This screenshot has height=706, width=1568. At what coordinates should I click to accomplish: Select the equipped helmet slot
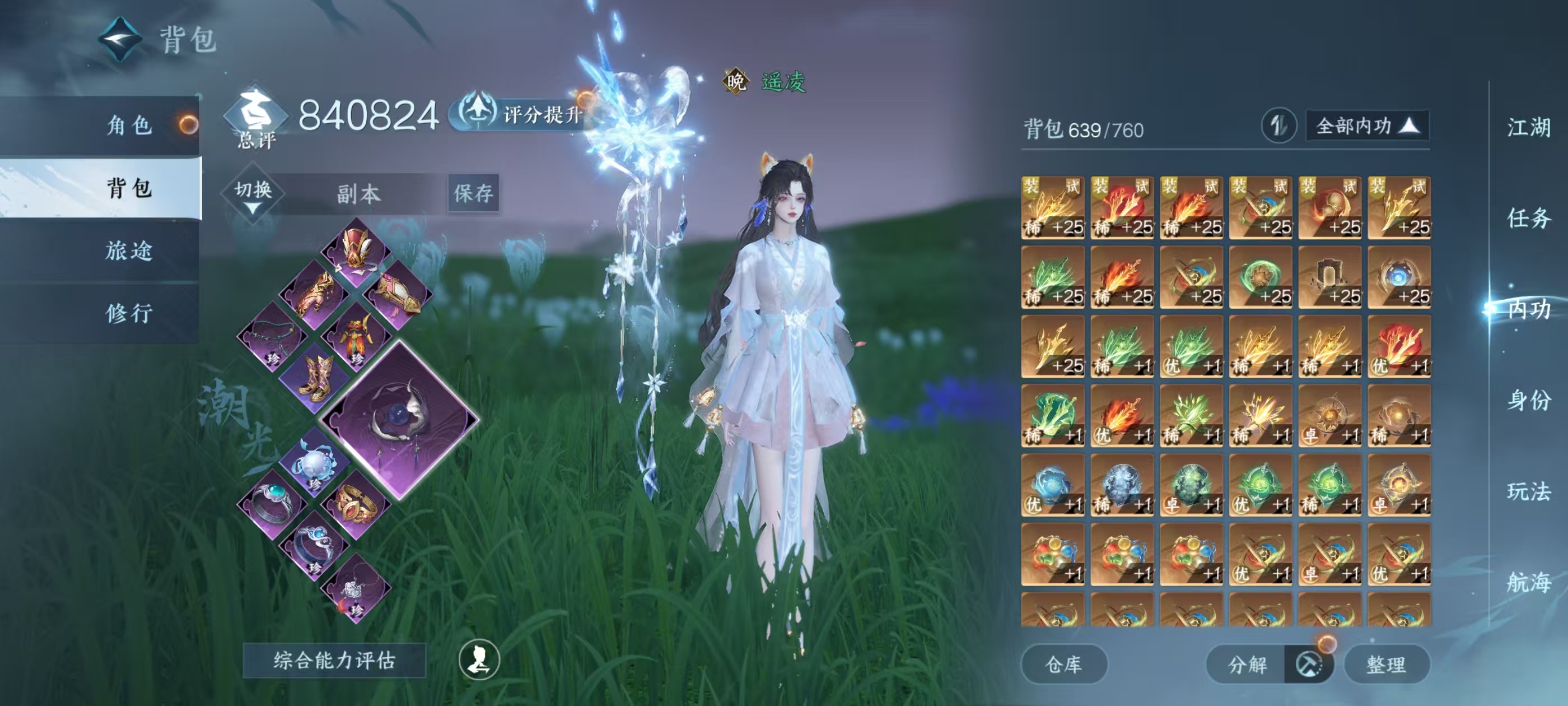coord(356,252)
